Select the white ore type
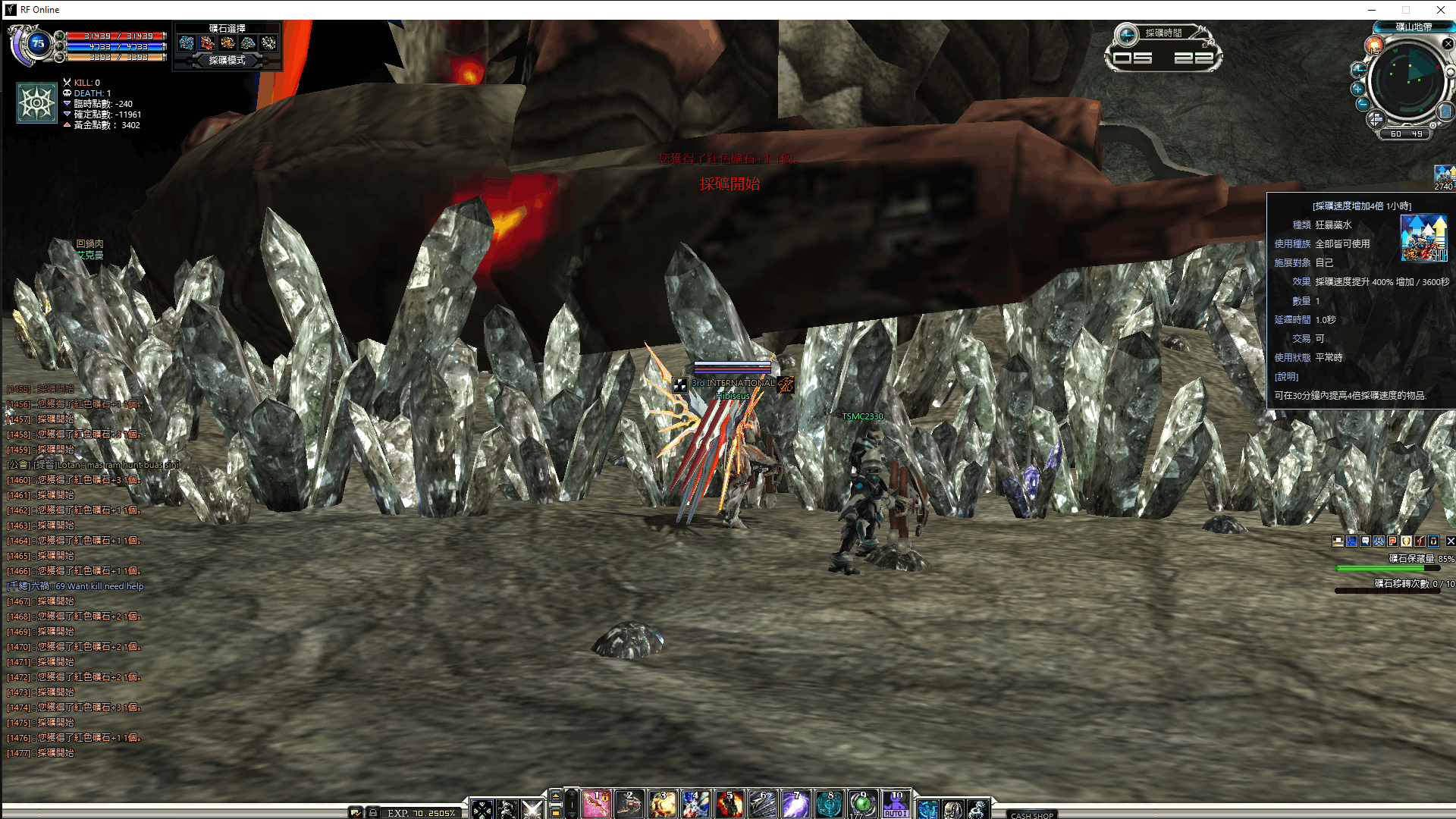 coord(268,43)
